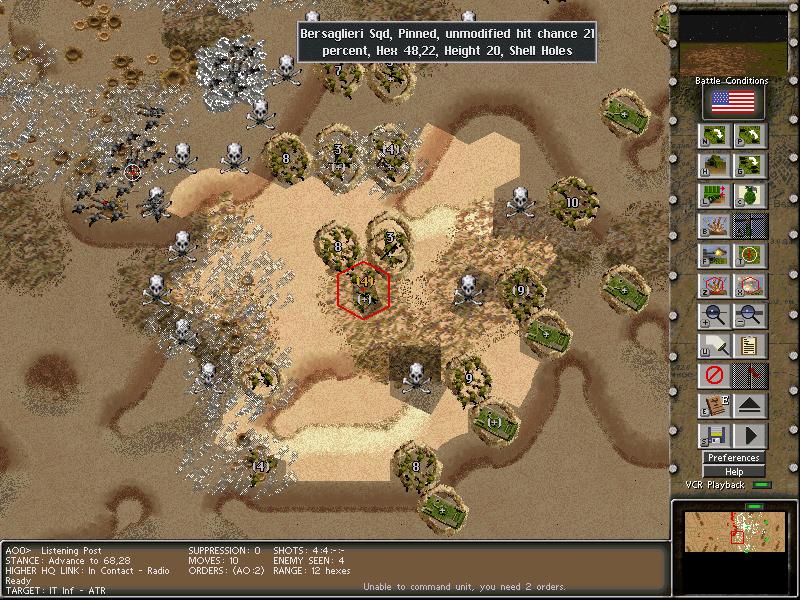Screen dimensions: 800x600
Task: Zoom out the map with the magnifier minus
Action: tap(751, 316)
